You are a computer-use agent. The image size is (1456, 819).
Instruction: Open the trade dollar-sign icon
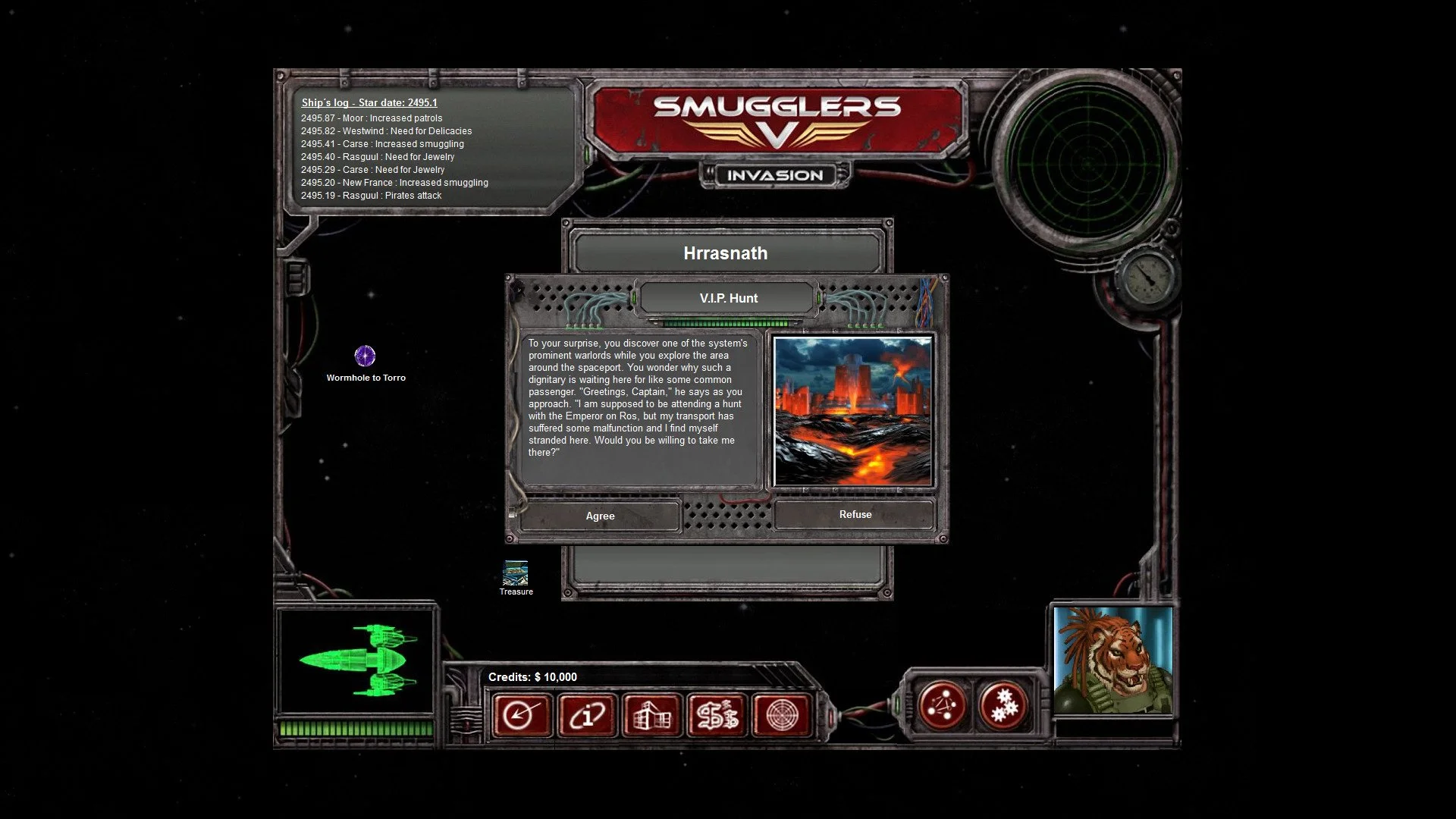click(717, 715)
